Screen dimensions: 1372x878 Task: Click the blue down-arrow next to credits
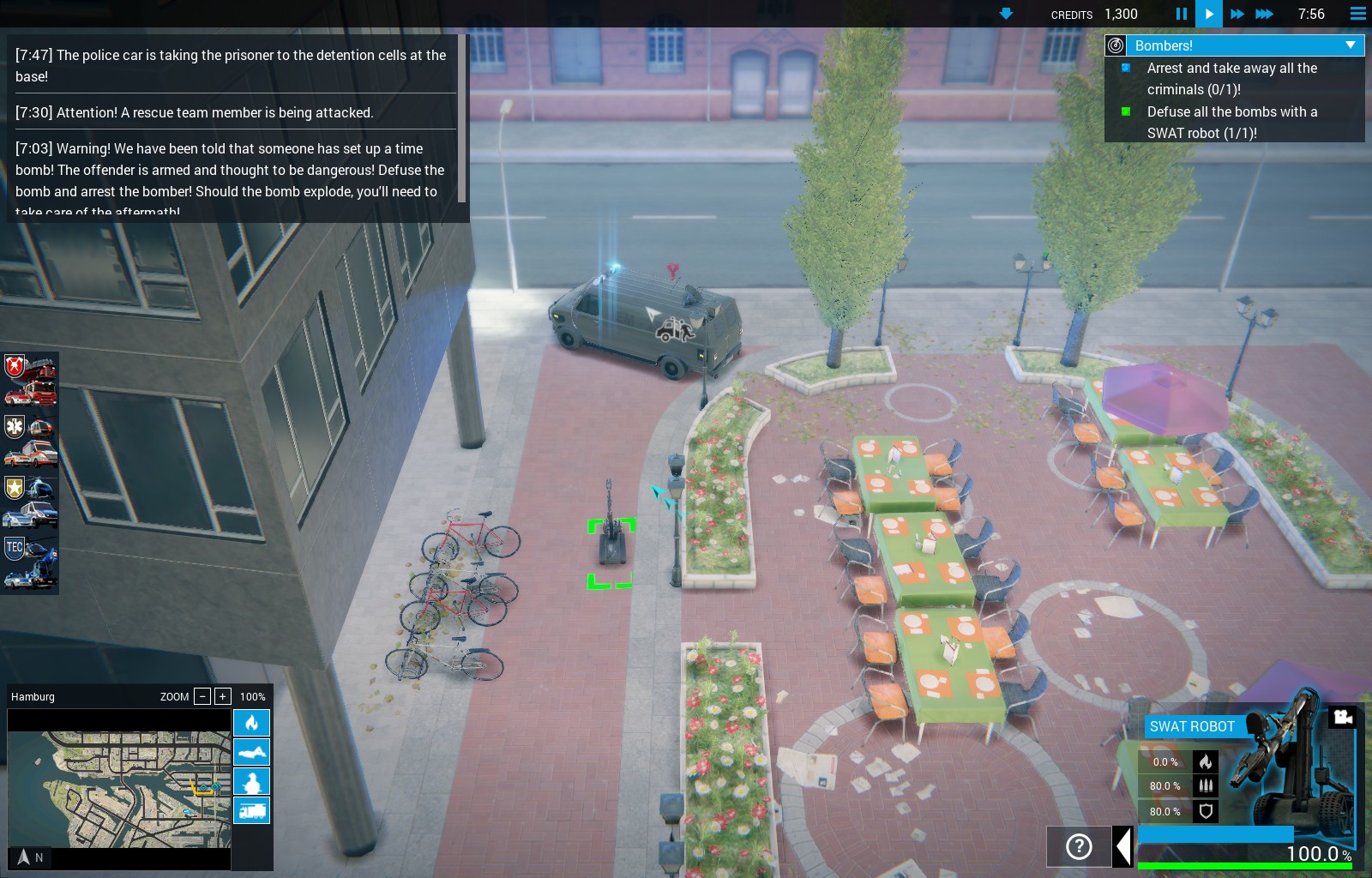[1007, 14]
